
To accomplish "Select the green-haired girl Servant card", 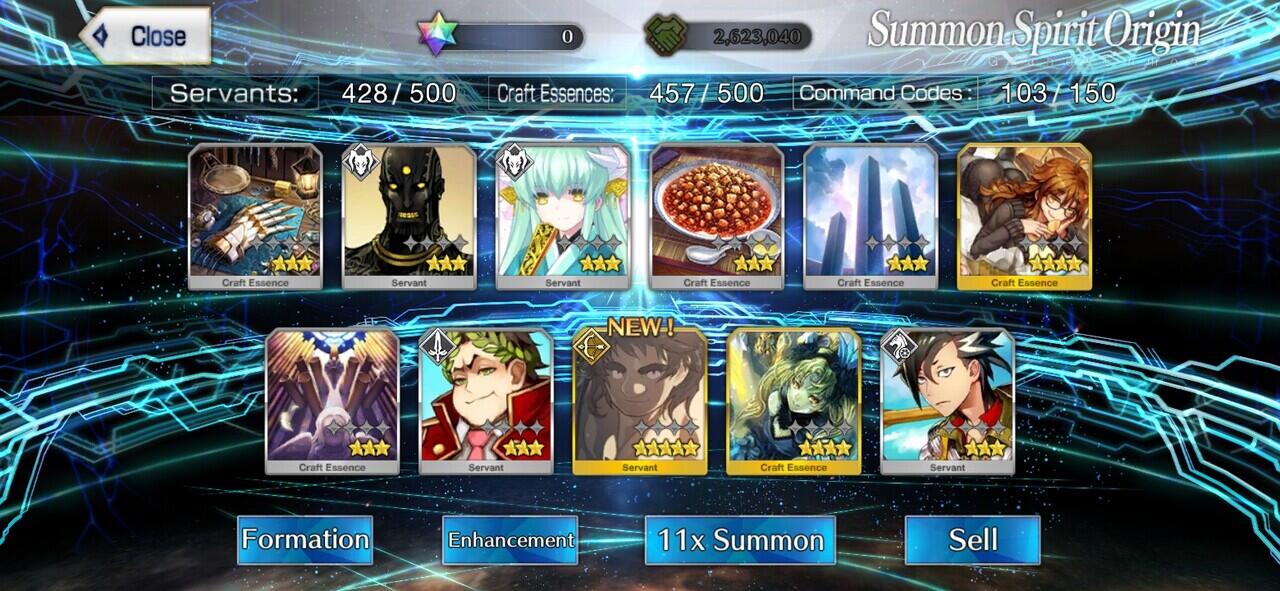I will coord(563,215).
